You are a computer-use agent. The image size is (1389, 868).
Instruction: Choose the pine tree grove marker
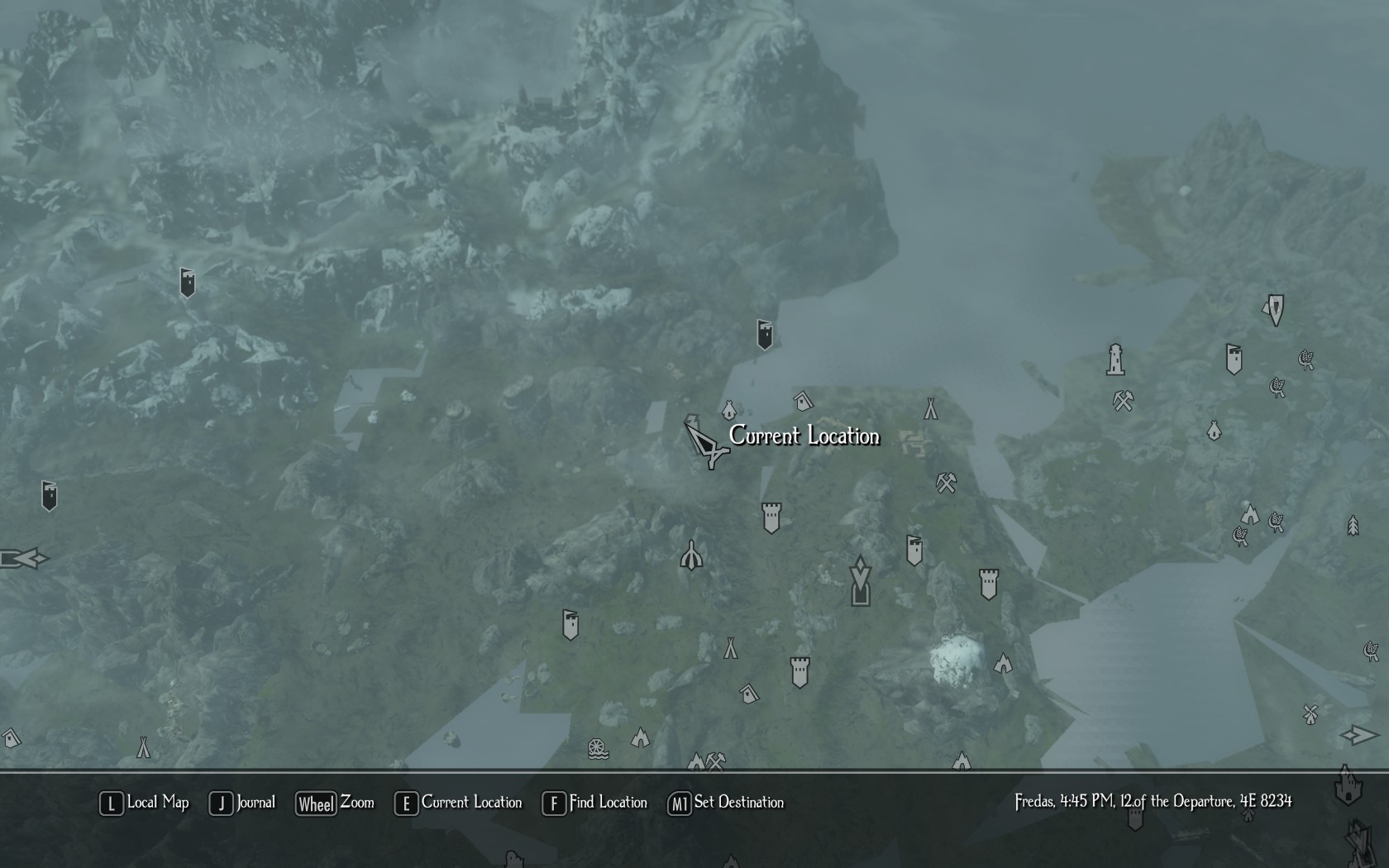(x=1353, y=525)
